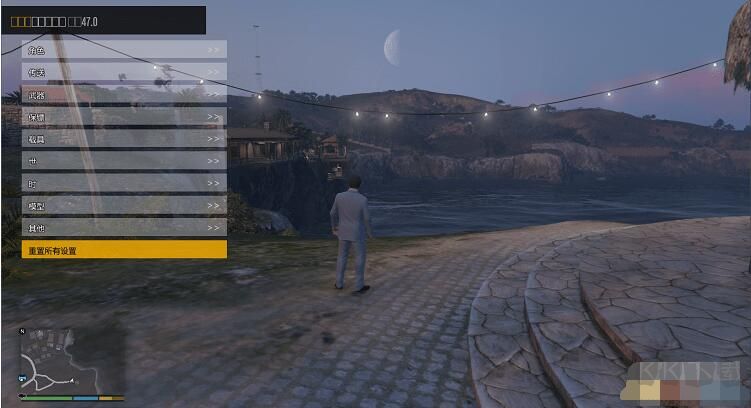Open the 时 (Time) menu entry
751x408 pixels.
point(124,183)
